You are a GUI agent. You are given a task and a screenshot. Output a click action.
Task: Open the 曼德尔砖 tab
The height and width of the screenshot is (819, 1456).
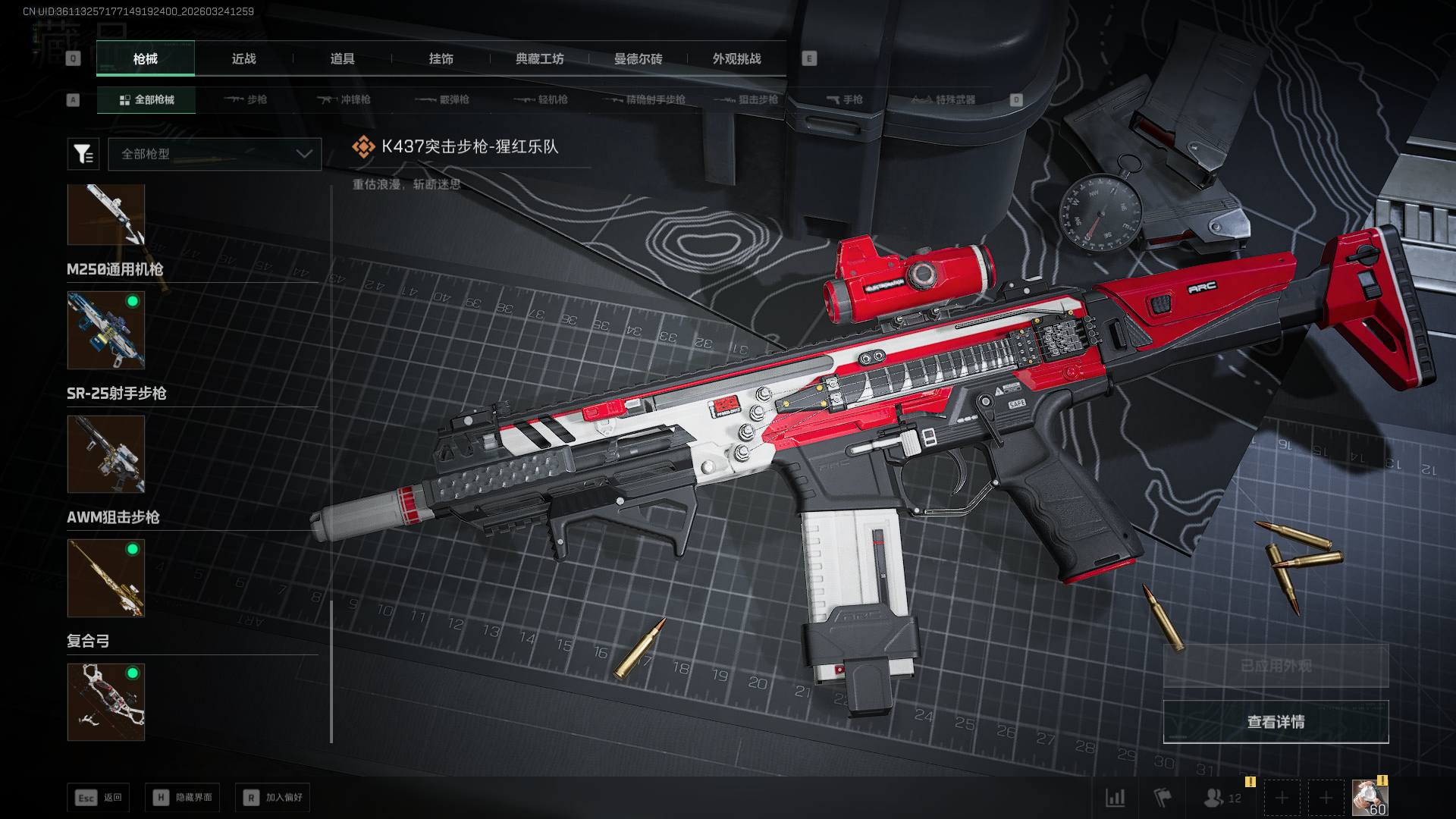point(638,59)
